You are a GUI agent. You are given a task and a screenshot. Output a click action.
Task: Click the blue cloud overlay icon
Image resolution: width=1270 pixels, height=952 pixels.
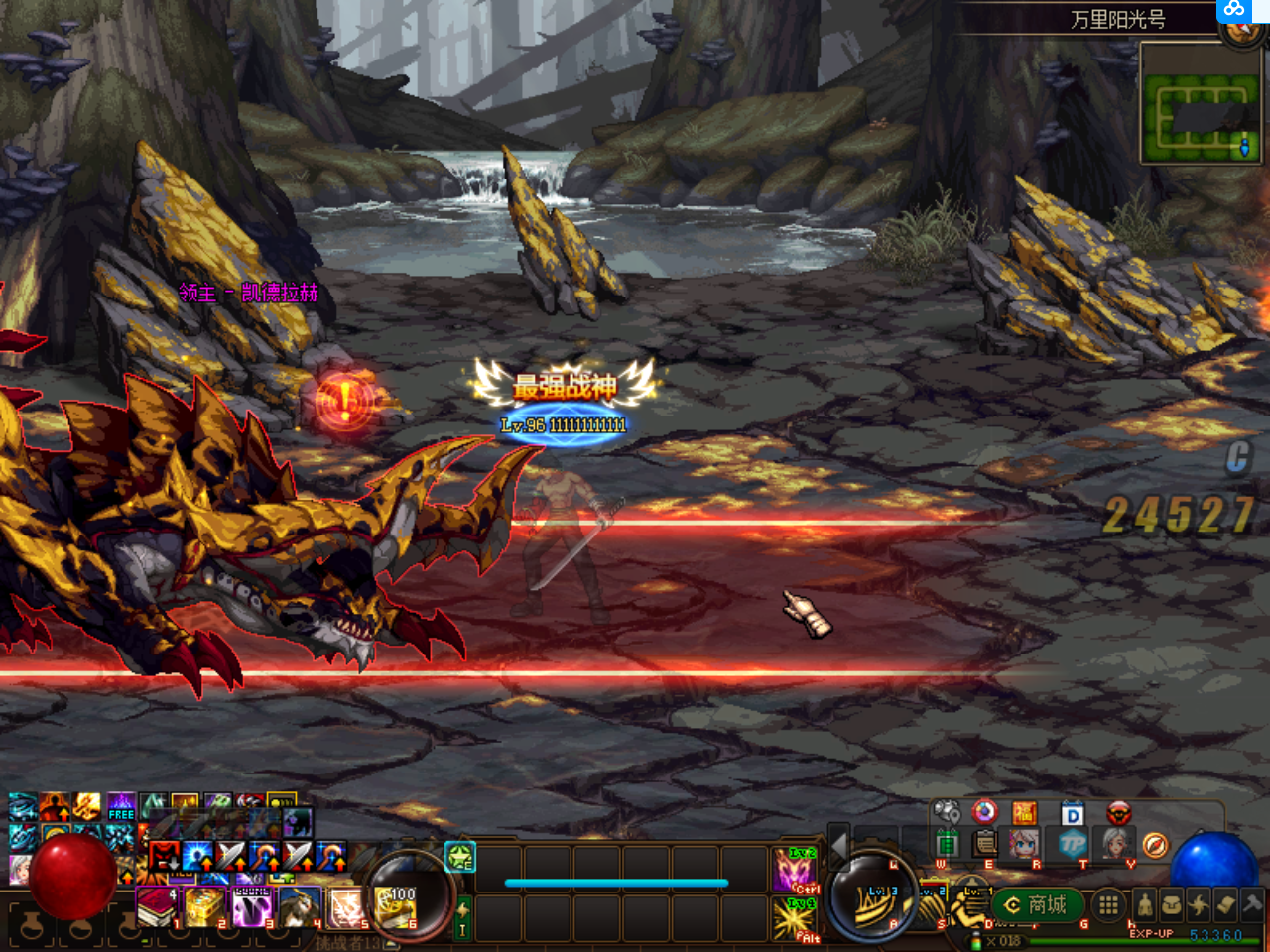click(x=1233, y=10)
